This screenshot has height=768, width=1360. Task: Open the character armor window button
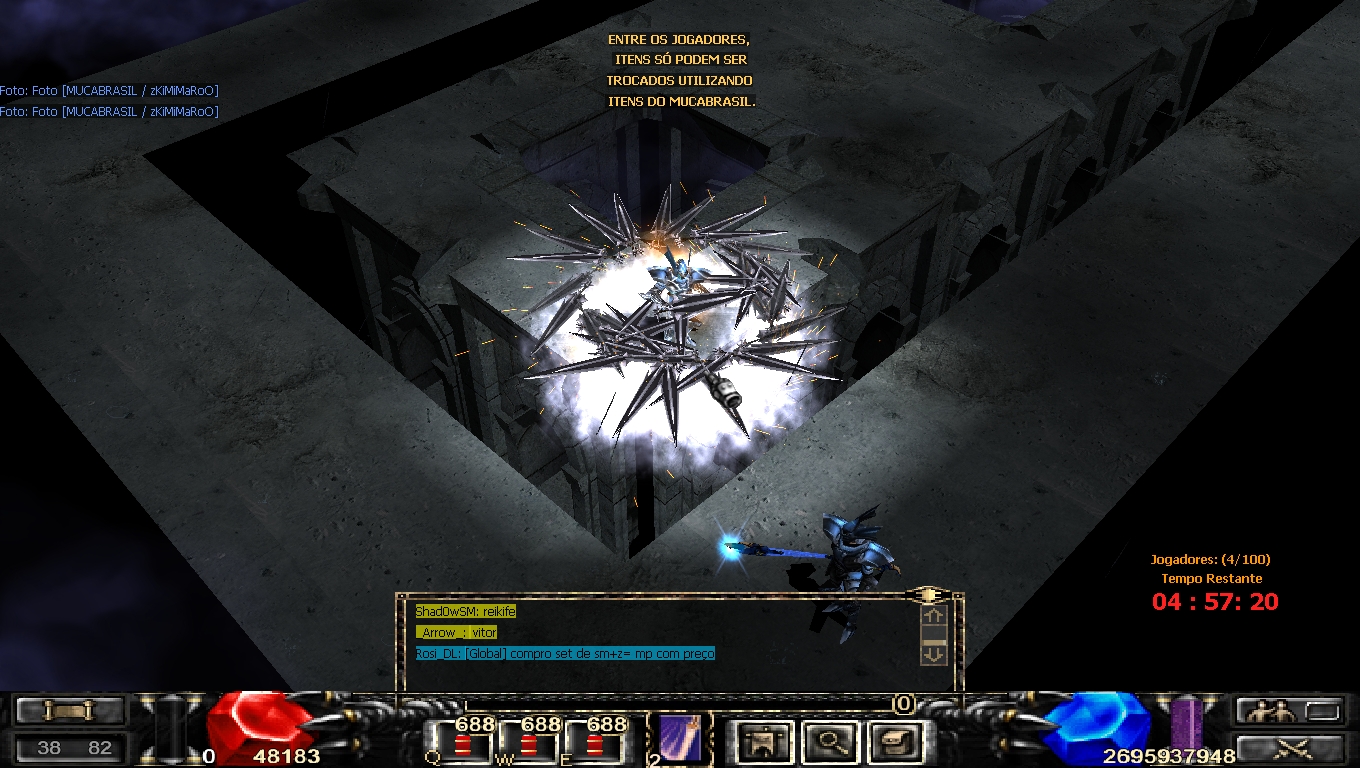point(765,742)
